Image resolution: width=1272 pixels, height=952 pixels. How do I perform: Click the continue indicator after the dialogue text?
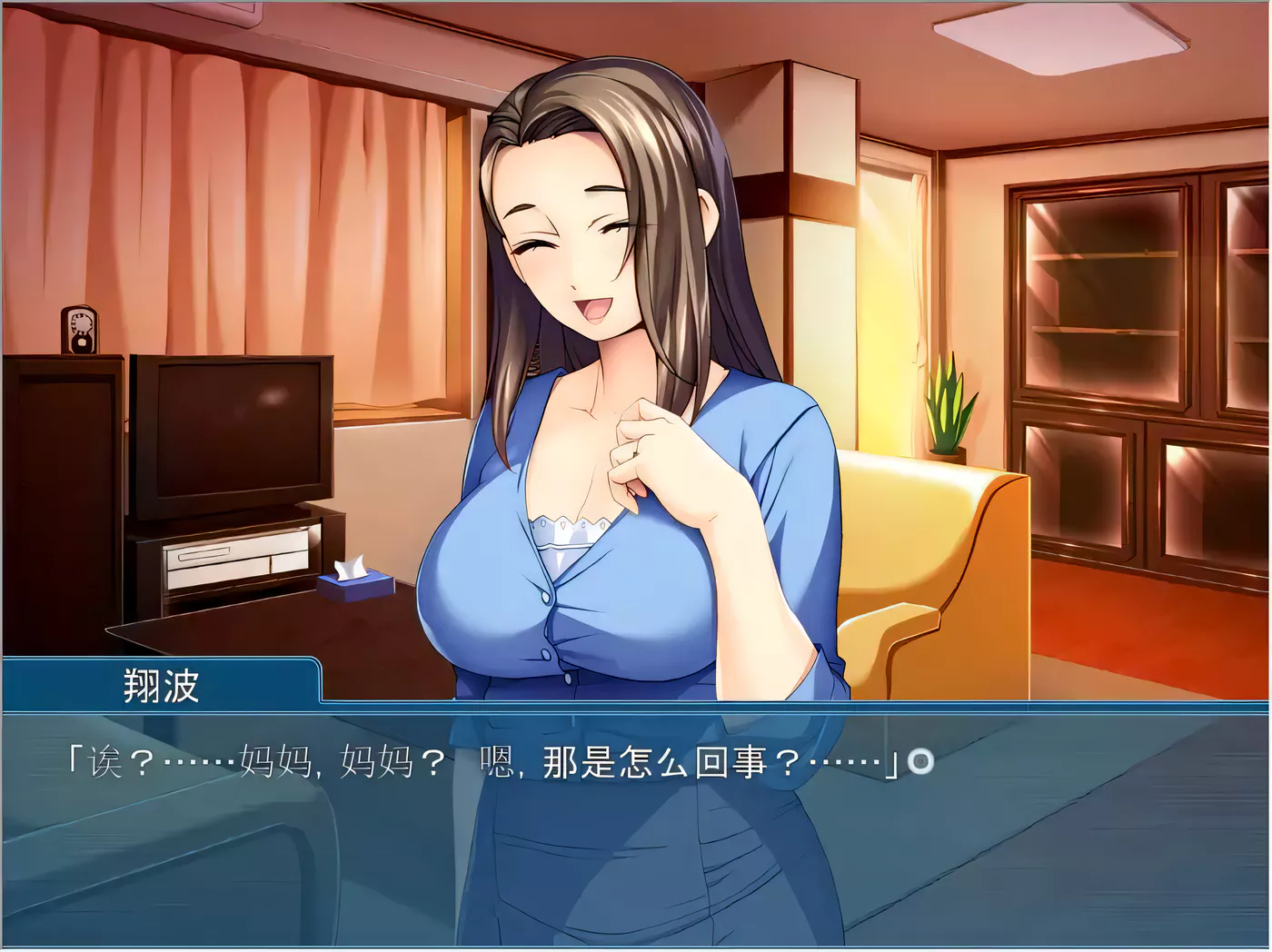[x=919, y=761]
